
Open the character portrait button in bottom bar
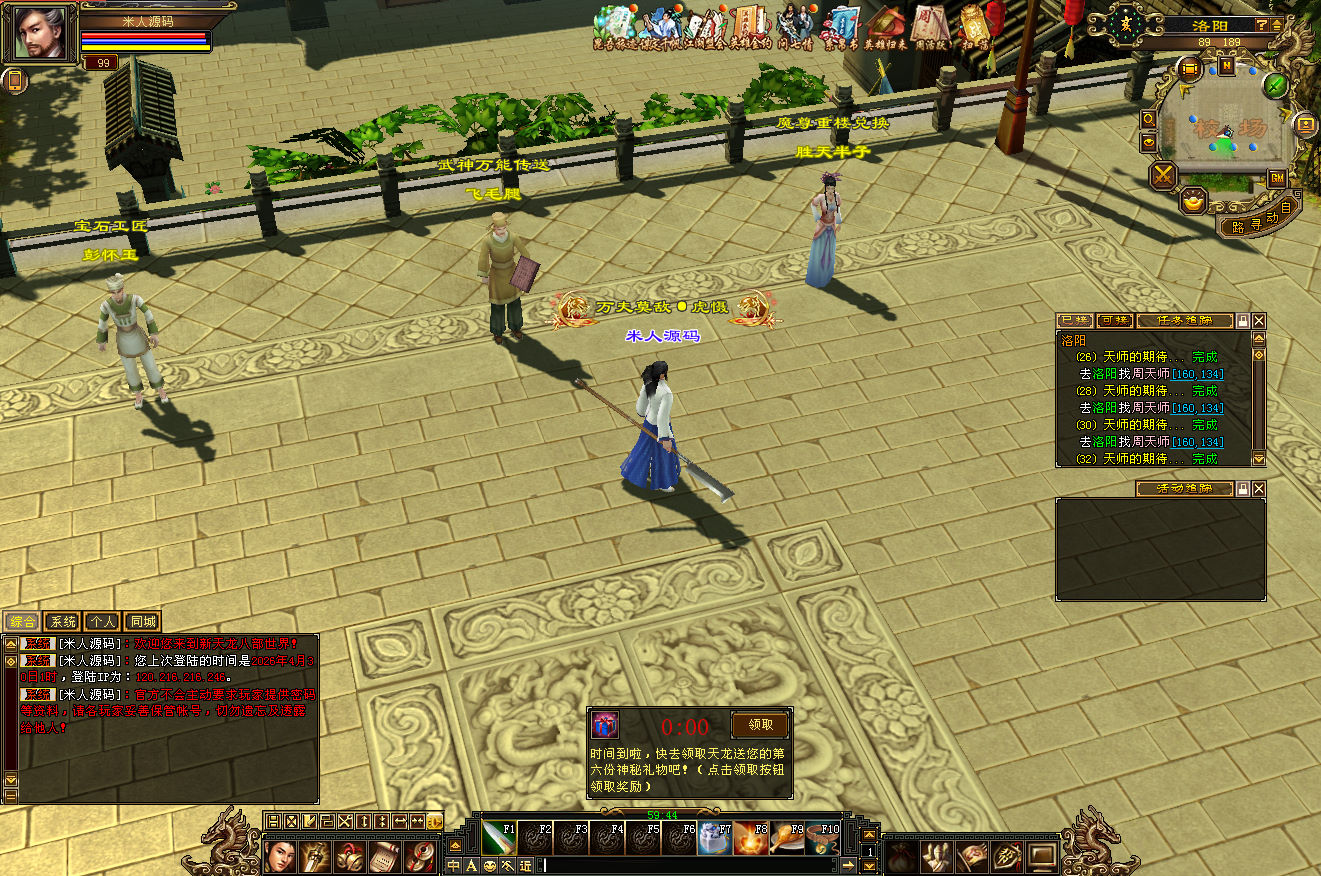coord(280,856)
